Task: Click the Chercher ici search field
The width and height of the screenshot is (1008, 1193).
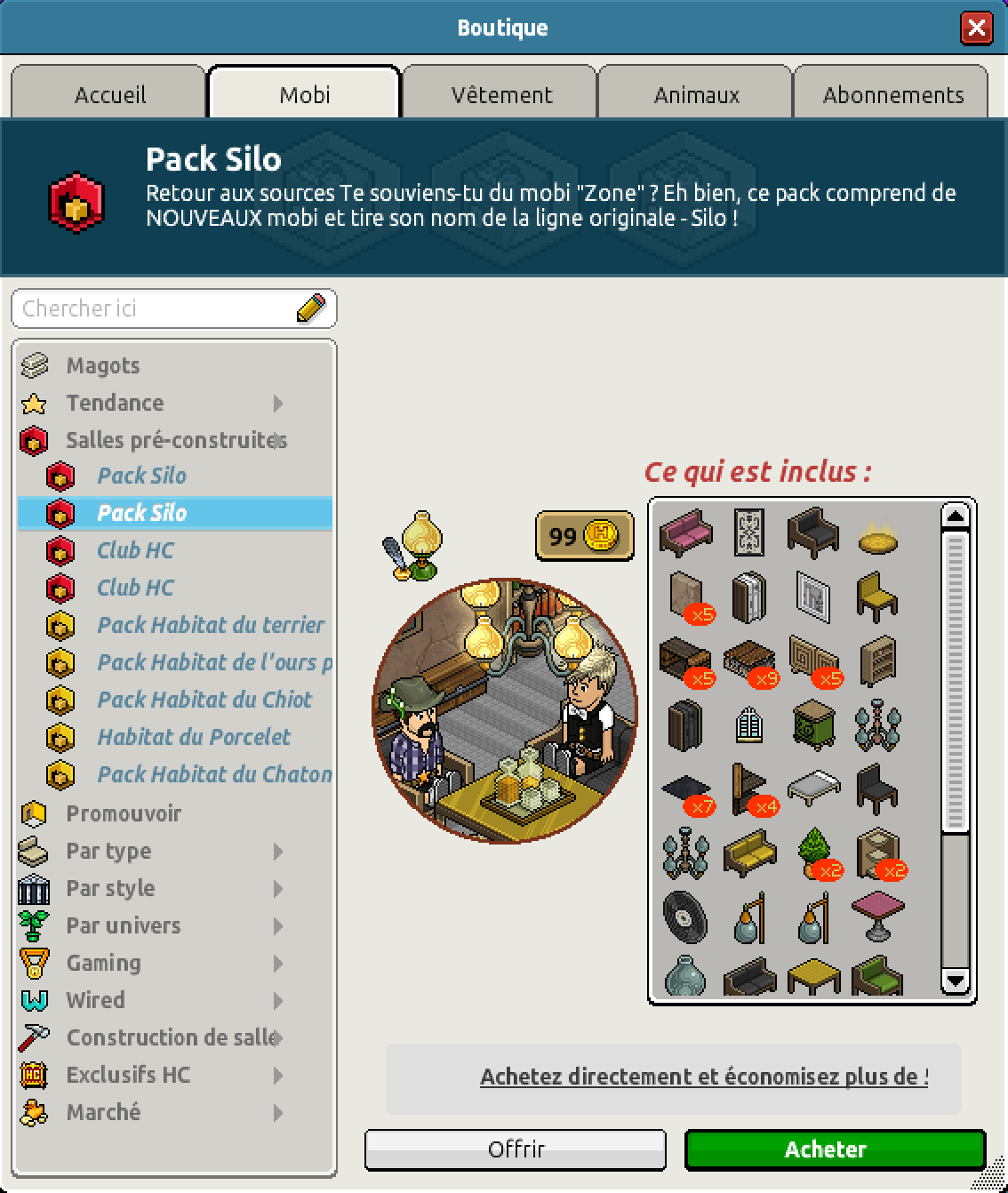Action: coord(156,308)
